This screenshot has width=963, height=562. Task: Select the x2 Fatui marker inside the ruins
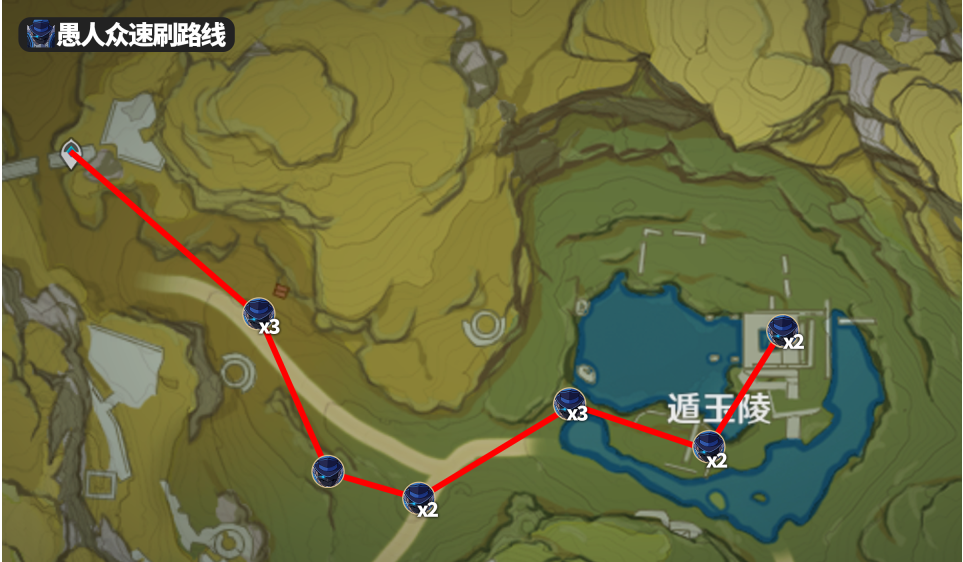click(x=782, y=329)
